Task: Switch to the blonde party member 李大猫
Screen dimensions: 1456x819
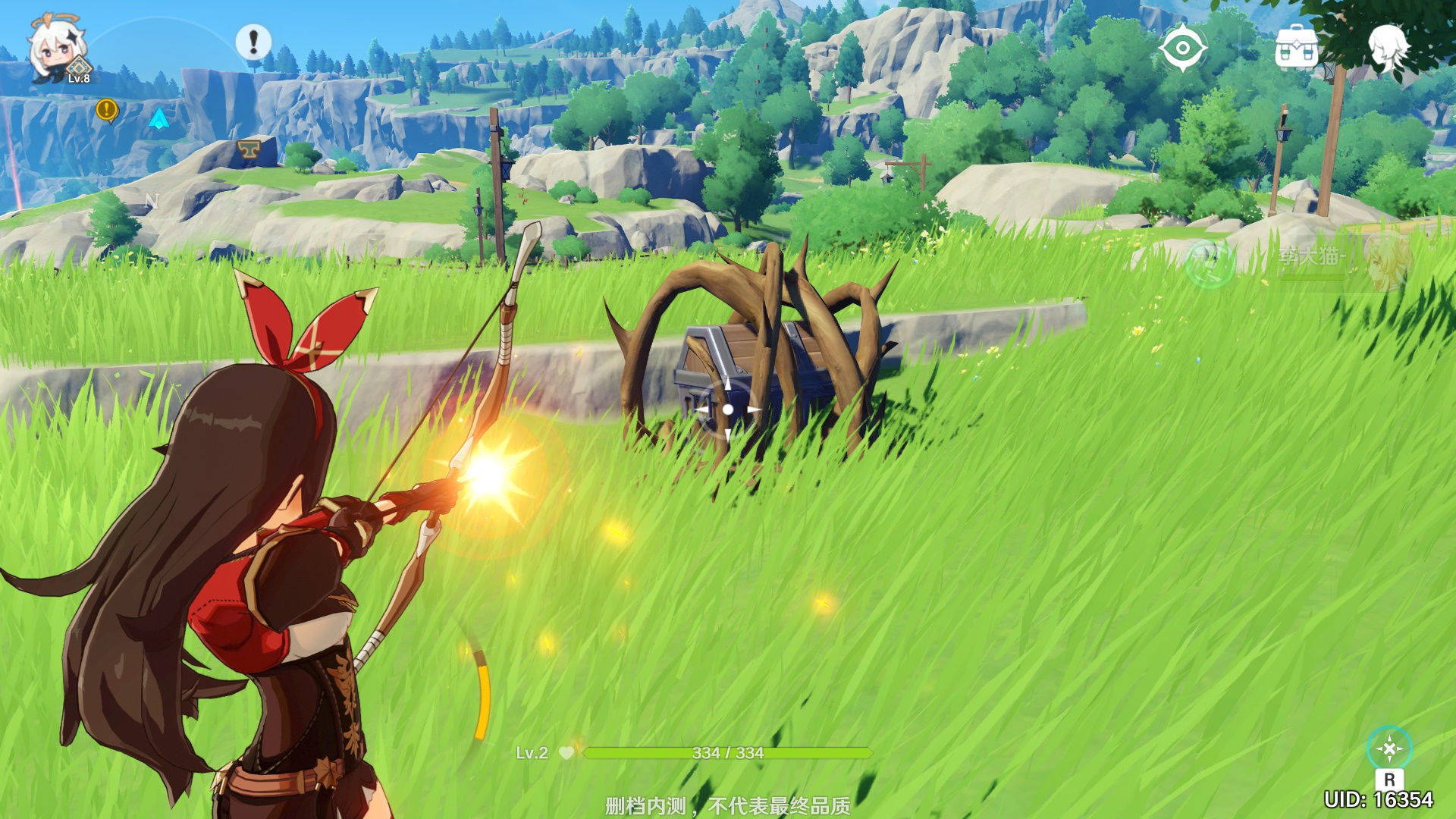Action: click(x=1385, y=262)
